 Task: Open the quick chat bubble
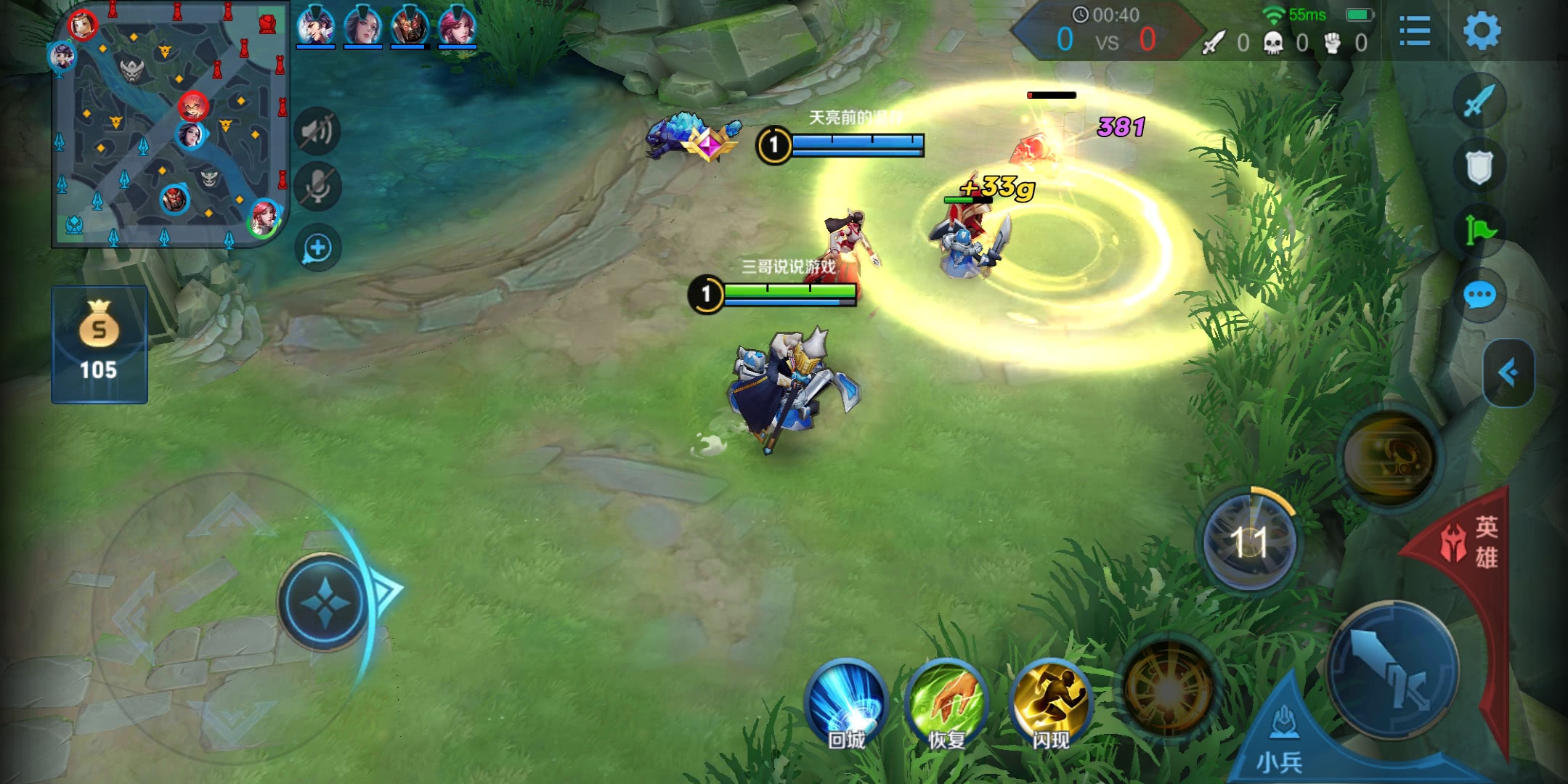tap(1479, 295)
